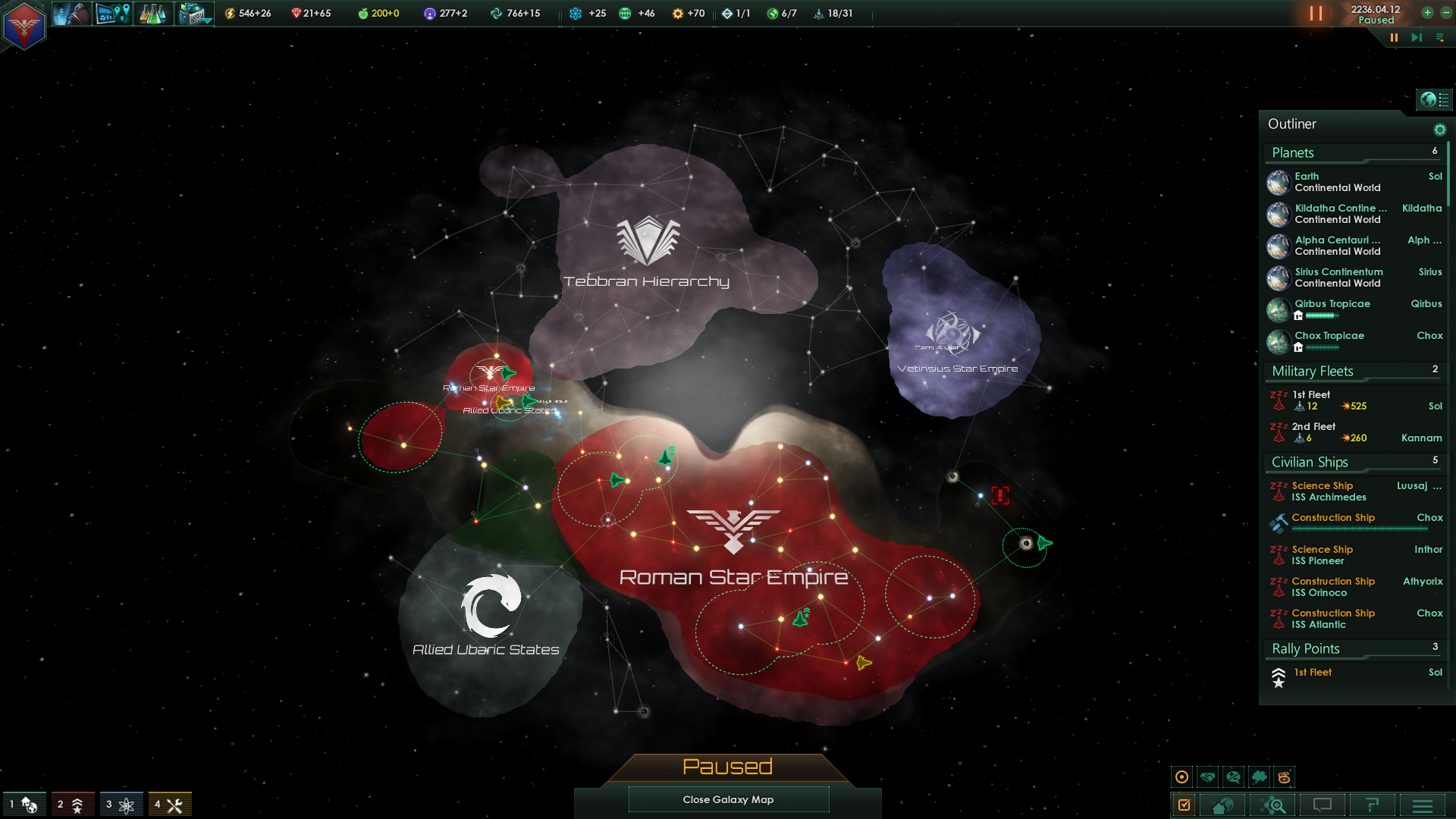Open the situation log icon with map pins
Viewport: 1456px width, 819px height.
[113, 13]
